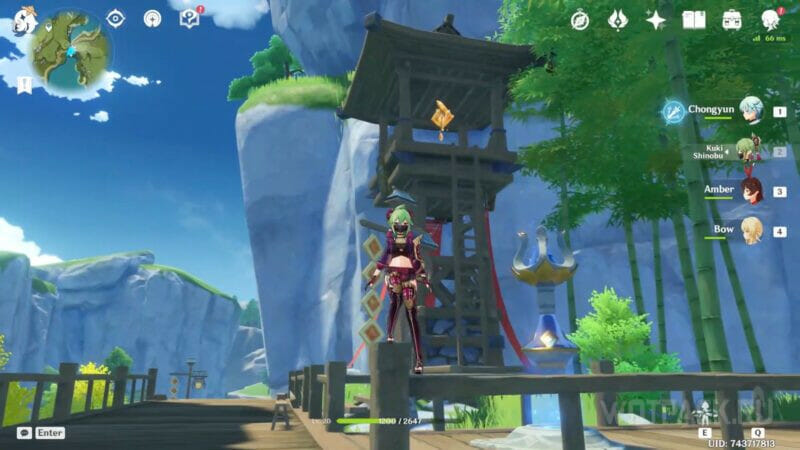The height and width of the screenshot is (450, 800).
Task: Open the compass icon in the top-right bar
Action: click(580, 19)
